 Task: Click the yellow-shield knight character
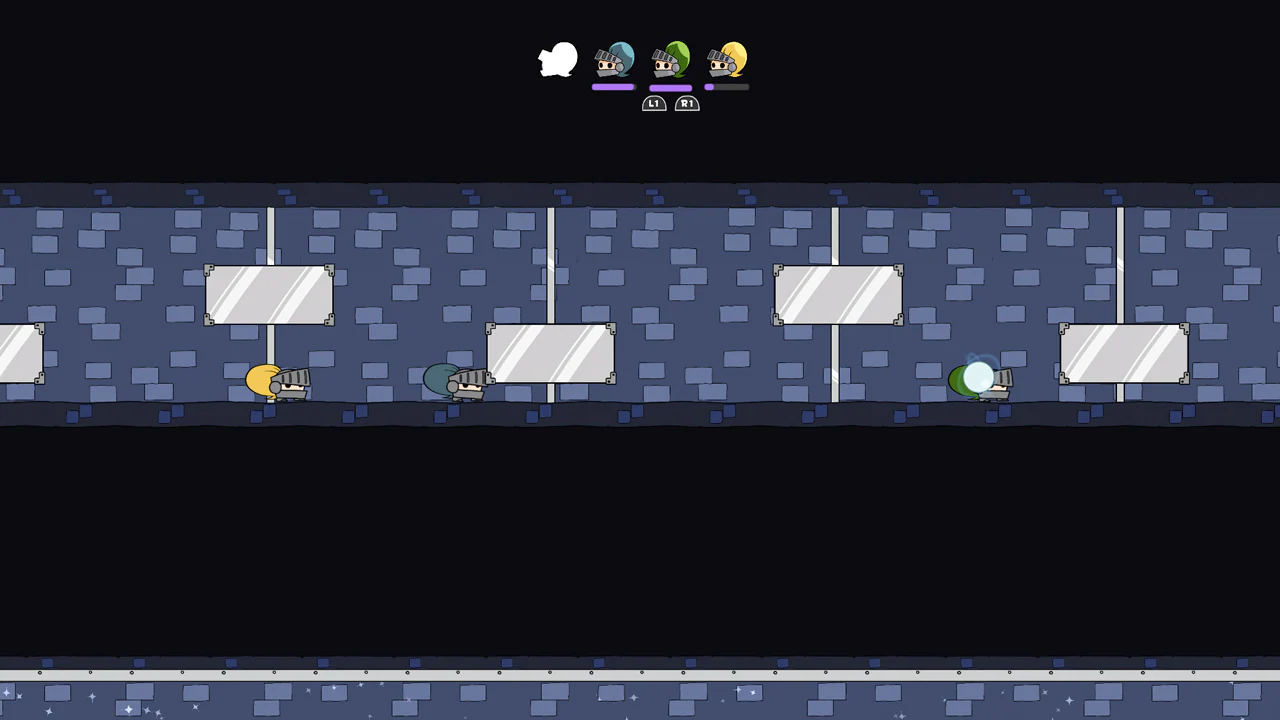(x=278, y=383)
